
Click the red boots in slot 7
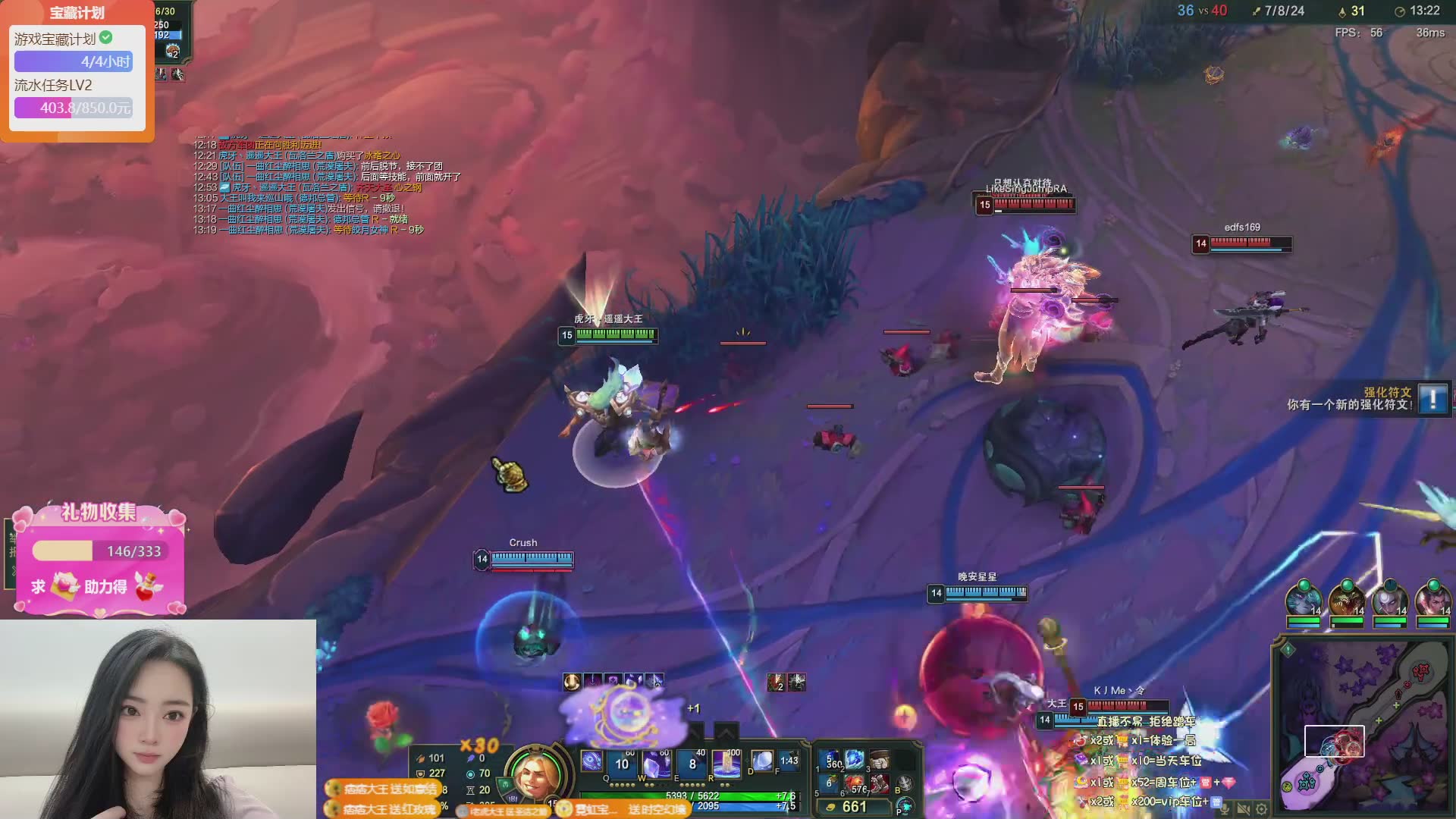pos(880,783)
